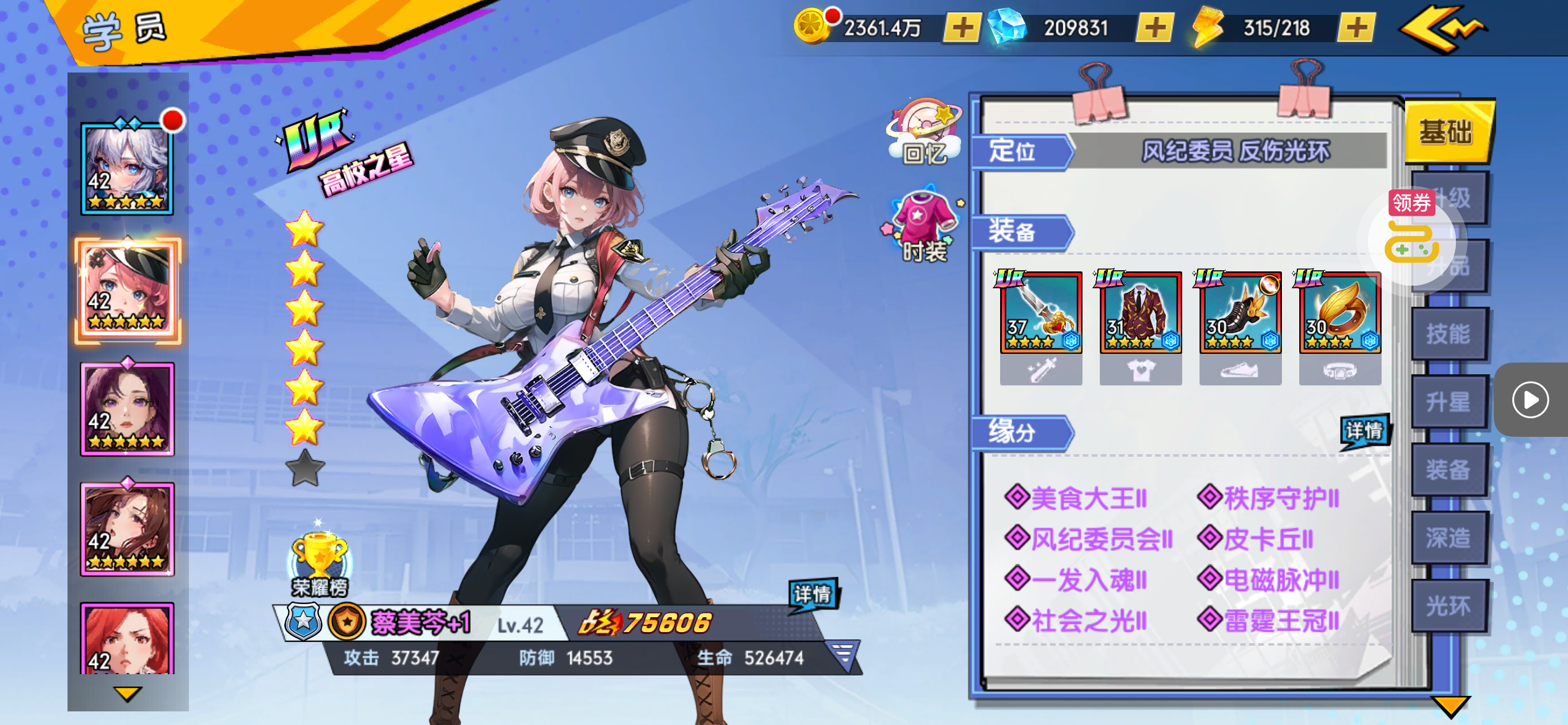Switch to the 升星 star-up tab
Screen dimensions: 1568x725
pyautogui.click(x=1448, y=402)
